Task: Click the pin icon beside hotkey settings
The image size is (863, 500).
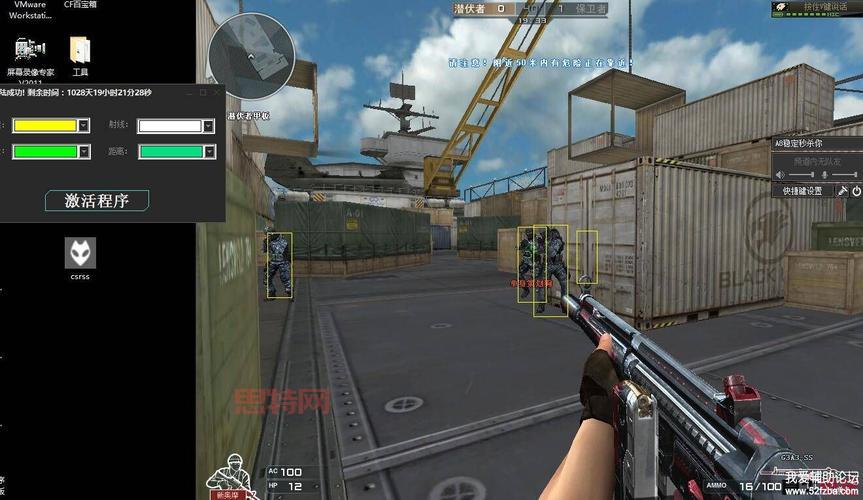Action: [841, 190]
